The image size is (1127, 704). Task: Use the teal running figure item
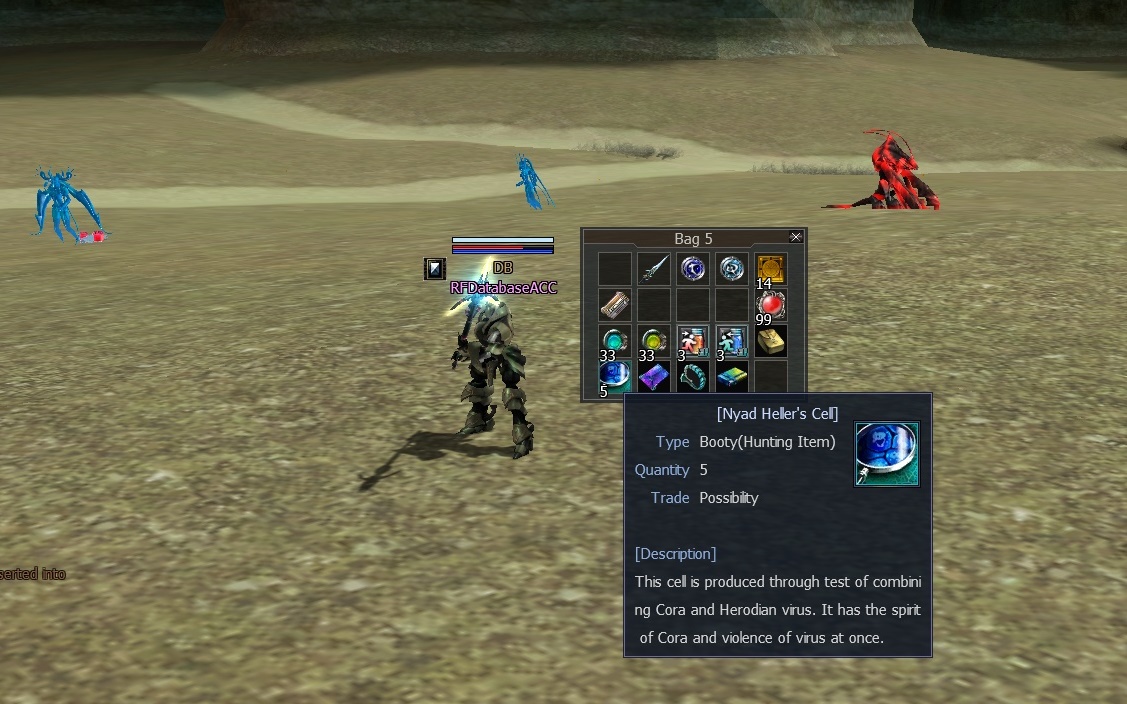coord(732,341)
